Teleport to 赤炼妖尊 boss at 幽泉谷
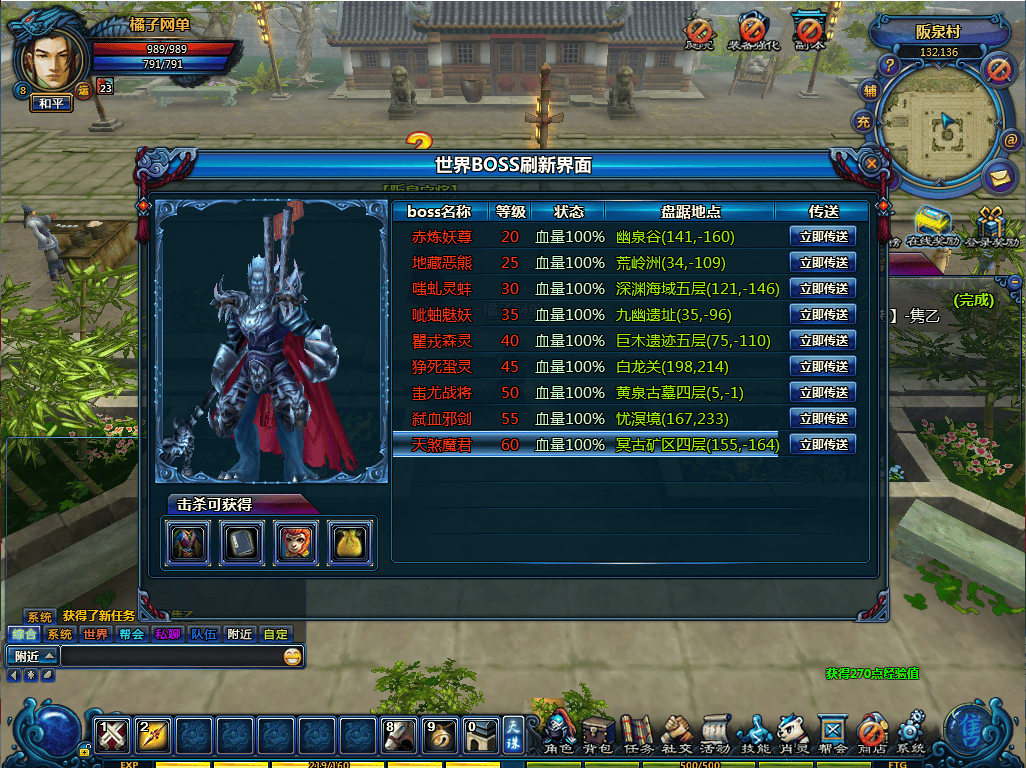Viewport: 1026px width, 768px height. point(823,237)
